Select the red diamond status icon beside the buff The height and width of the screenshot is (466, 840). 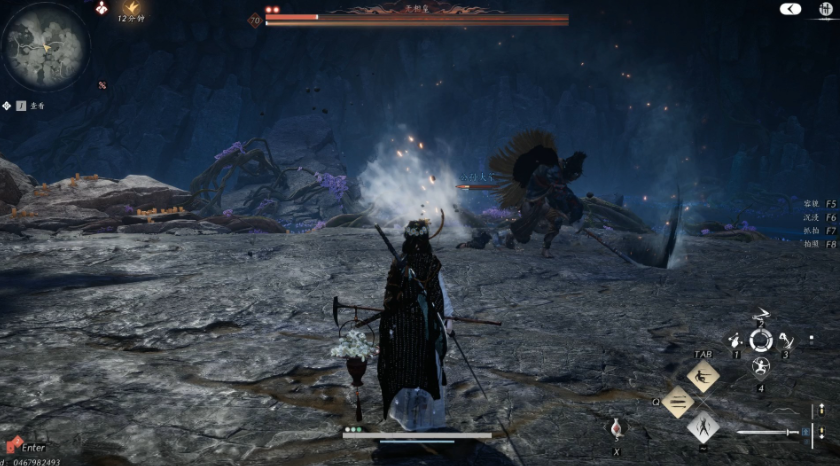(101, 8)
